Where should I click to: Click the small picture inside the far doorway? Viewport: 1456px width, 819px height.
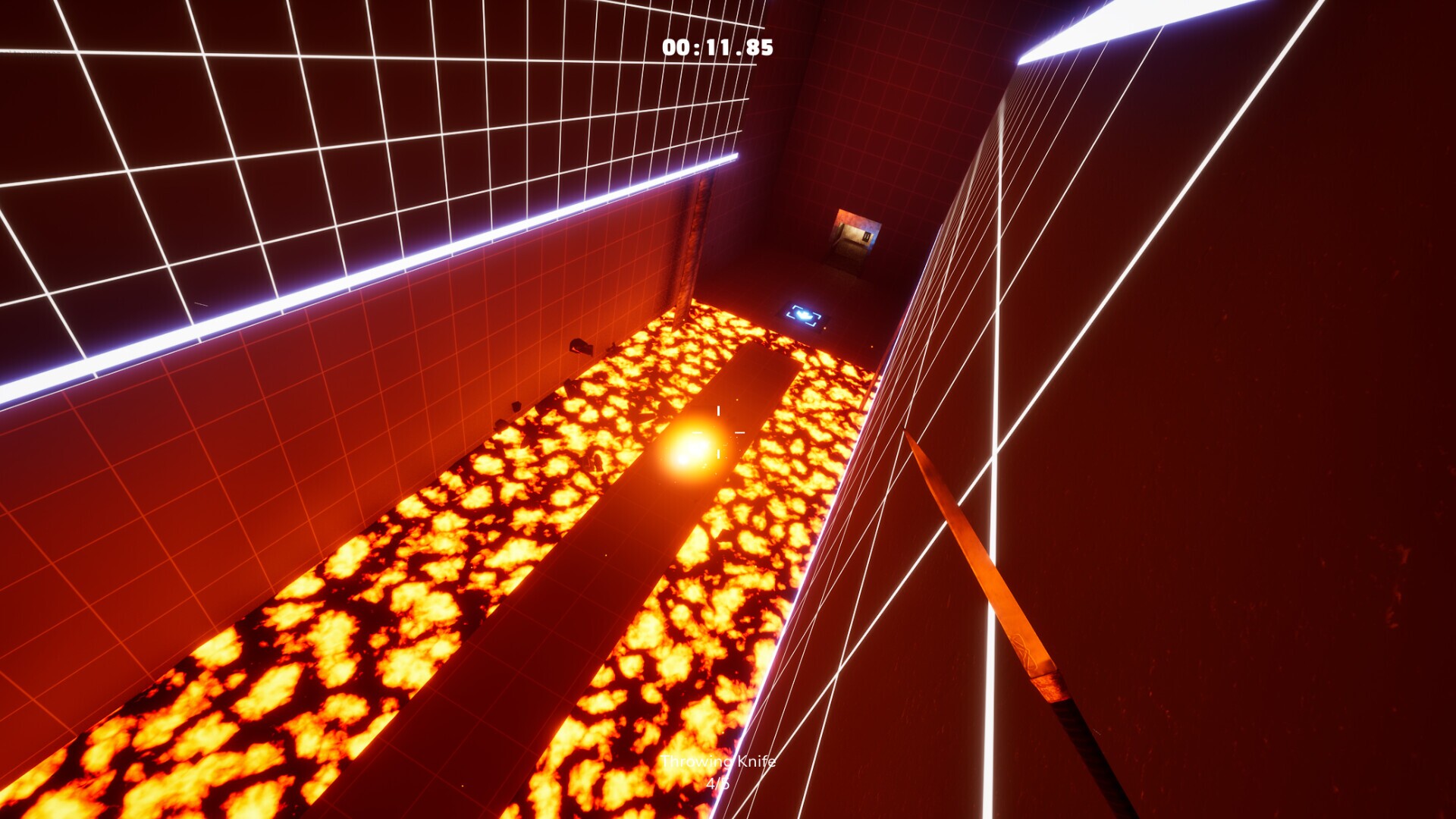click(866, 237)
